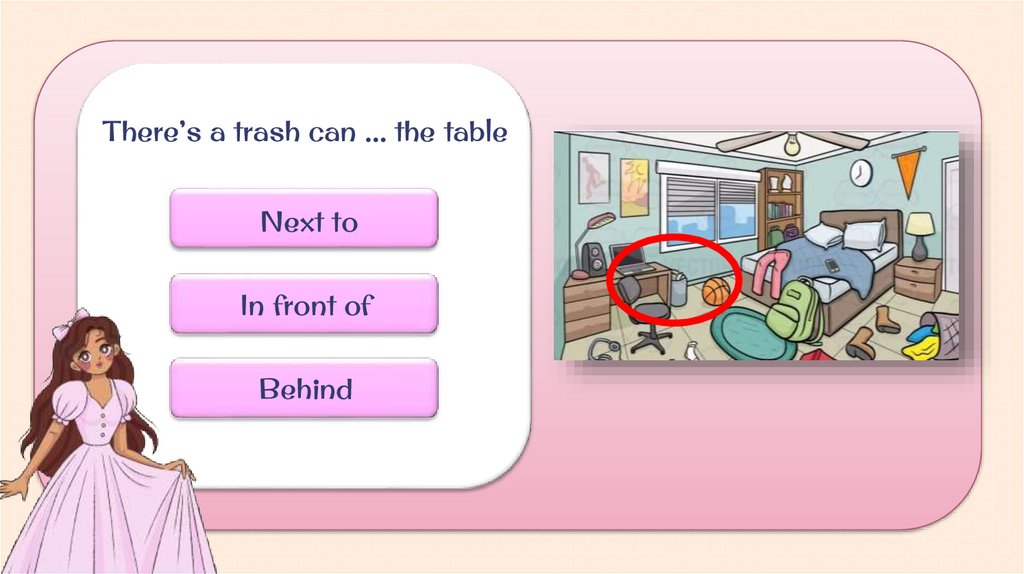Pick the "Behind" answer option
This screenshot has width=1024, height=574.
click(304, 388)
